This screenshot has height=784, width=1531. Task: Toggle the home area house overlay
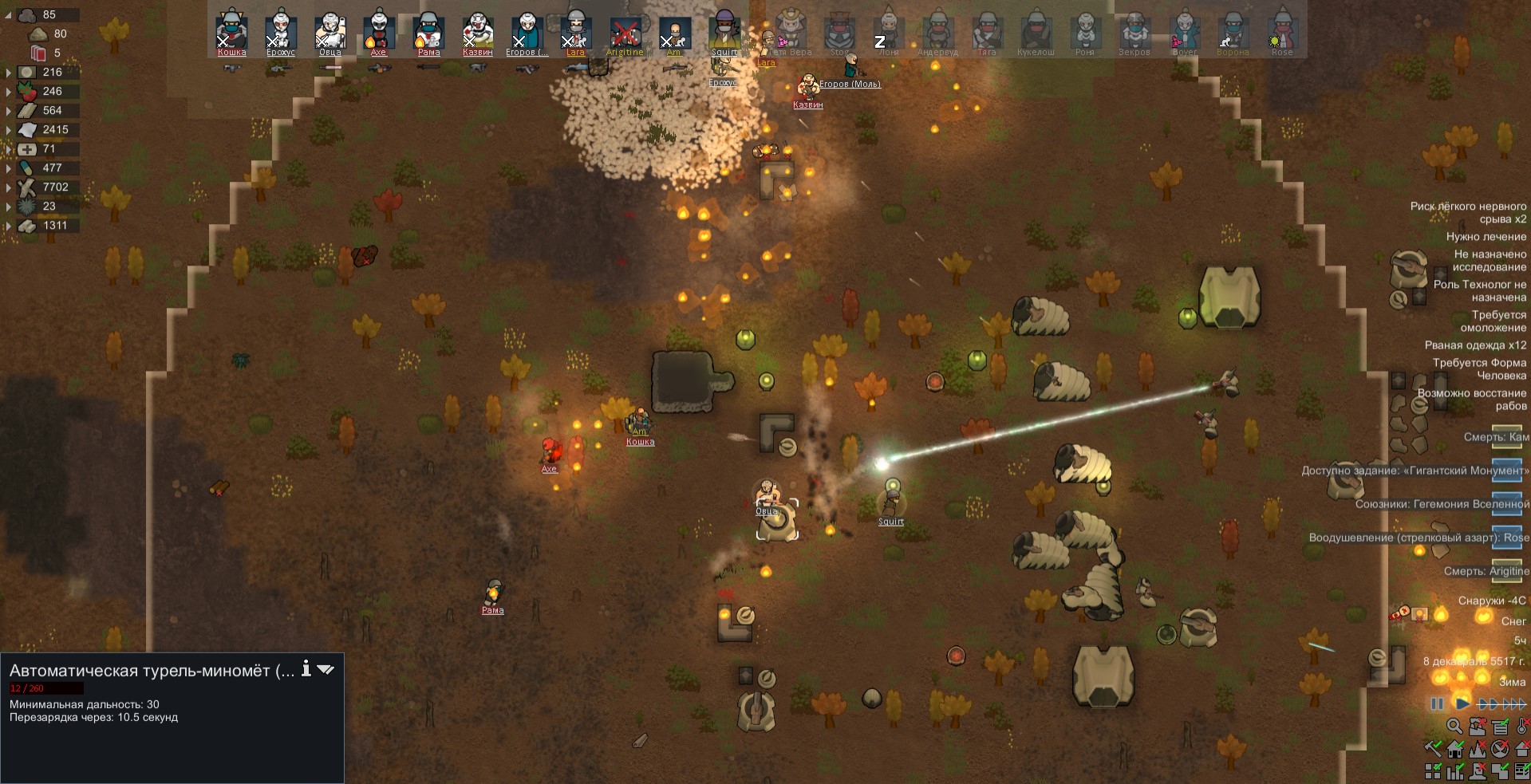[1454, 749]
